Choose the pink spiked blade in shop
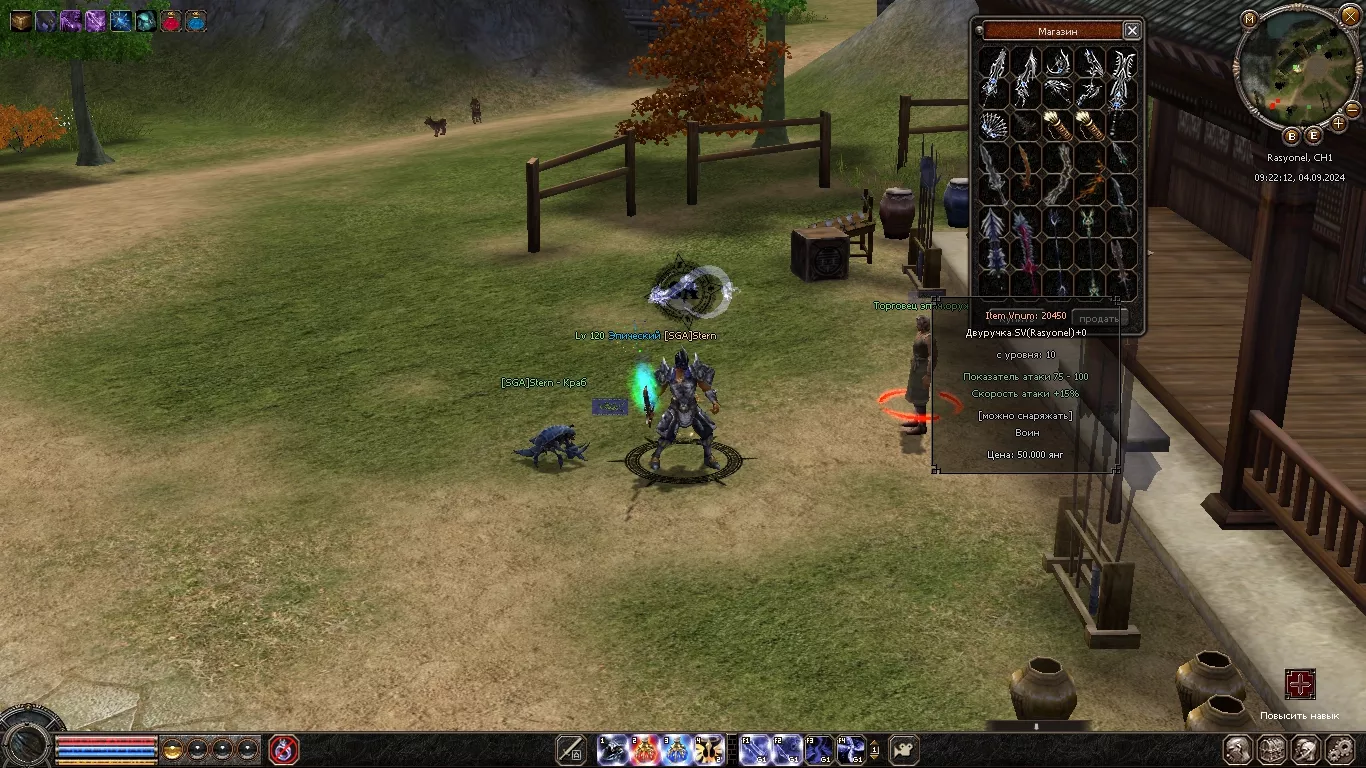This screenshot has height=768, width=1366. click(x=1026, y=241)
